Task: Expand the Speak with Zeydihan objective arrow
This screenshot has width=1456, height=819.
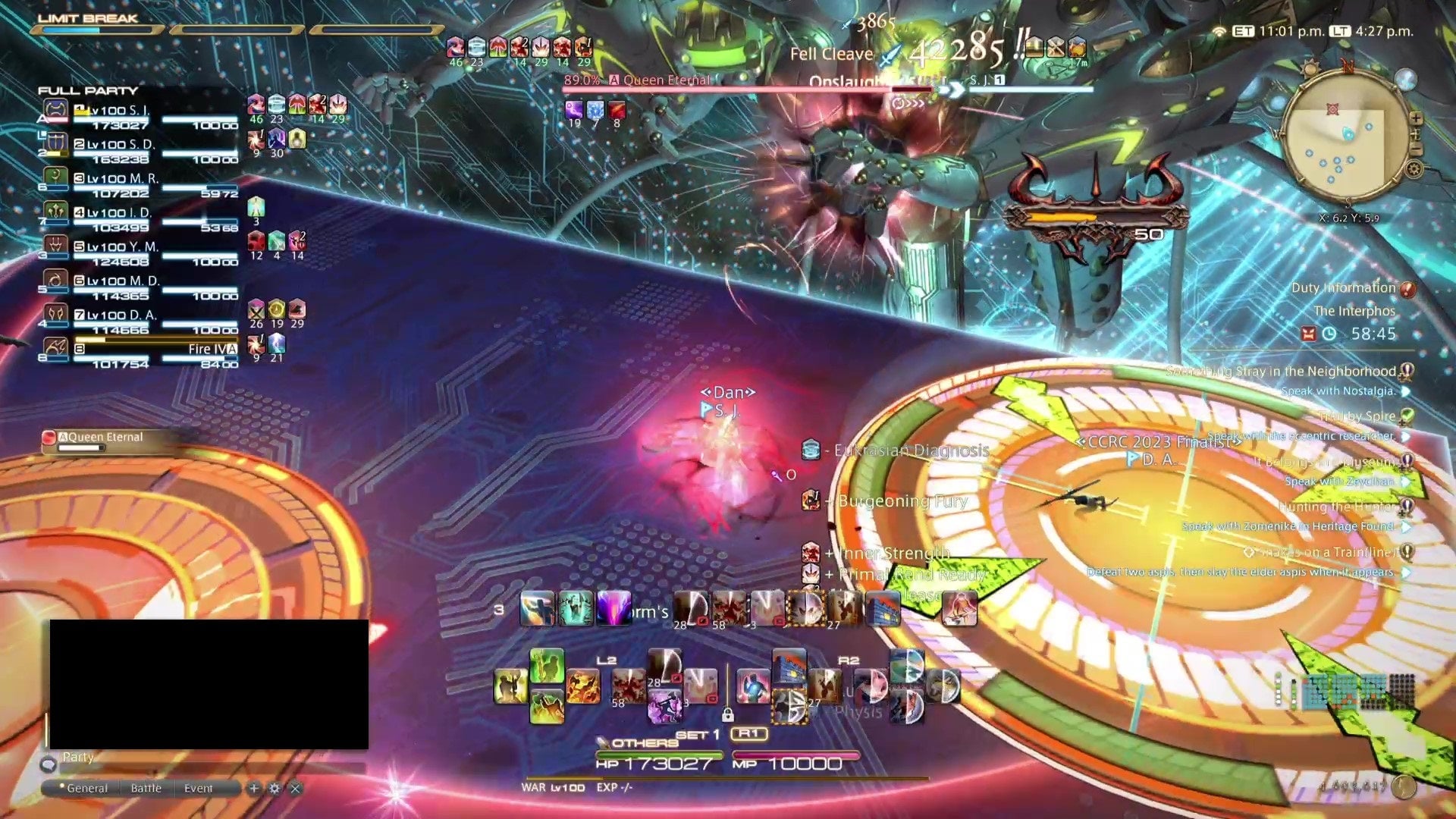Action: click(x=1407, y=482)
